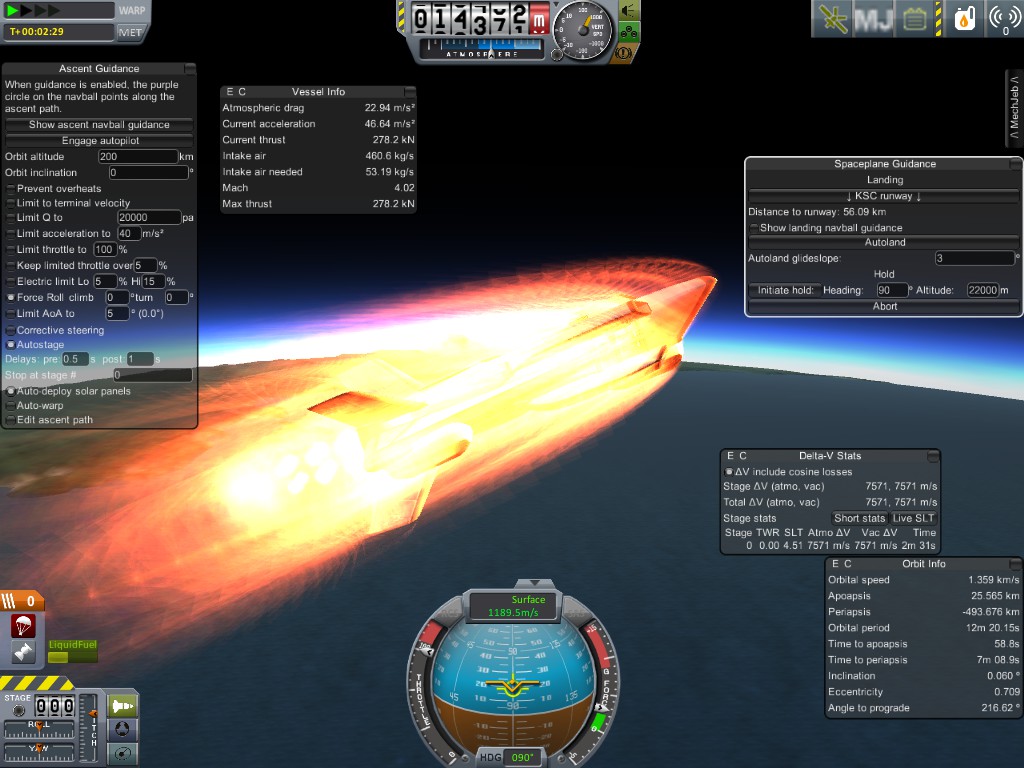Engage the ascent autopilot
1024x768 pixels.
coord(99,141)
